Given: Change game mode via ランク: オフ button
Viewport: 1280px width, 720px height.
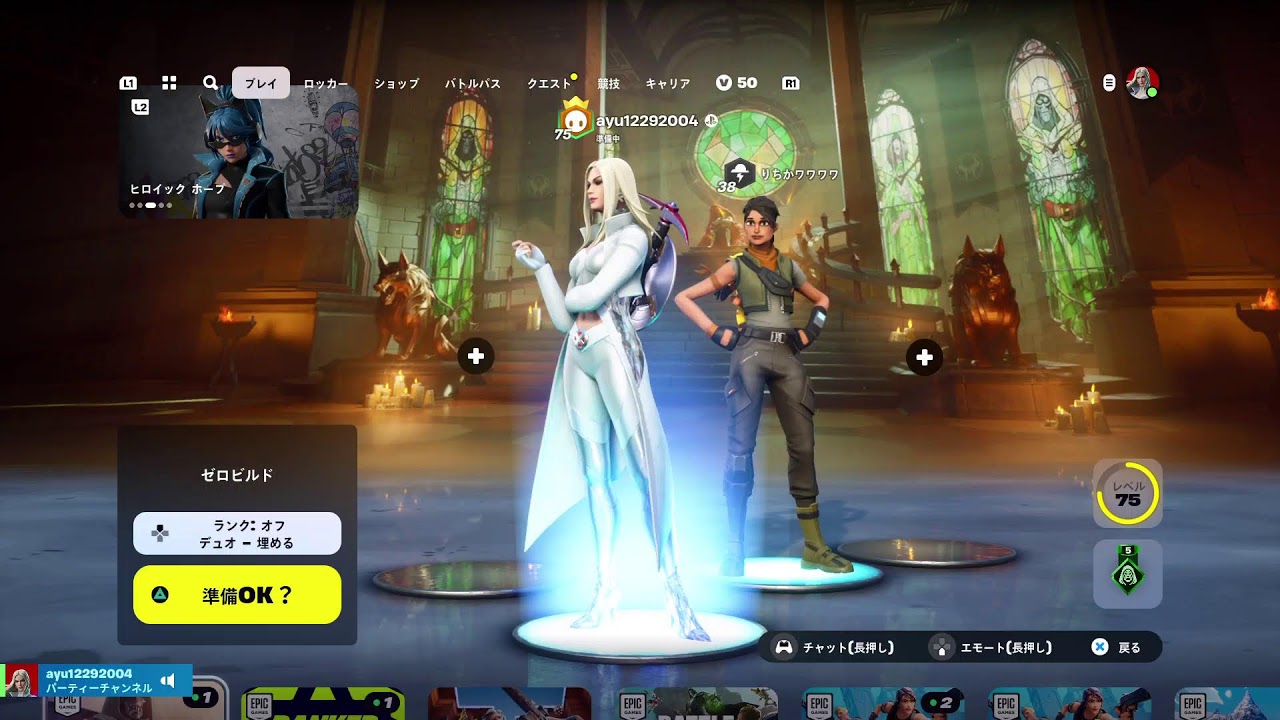Looking at the screenshot, I should 237,533.
